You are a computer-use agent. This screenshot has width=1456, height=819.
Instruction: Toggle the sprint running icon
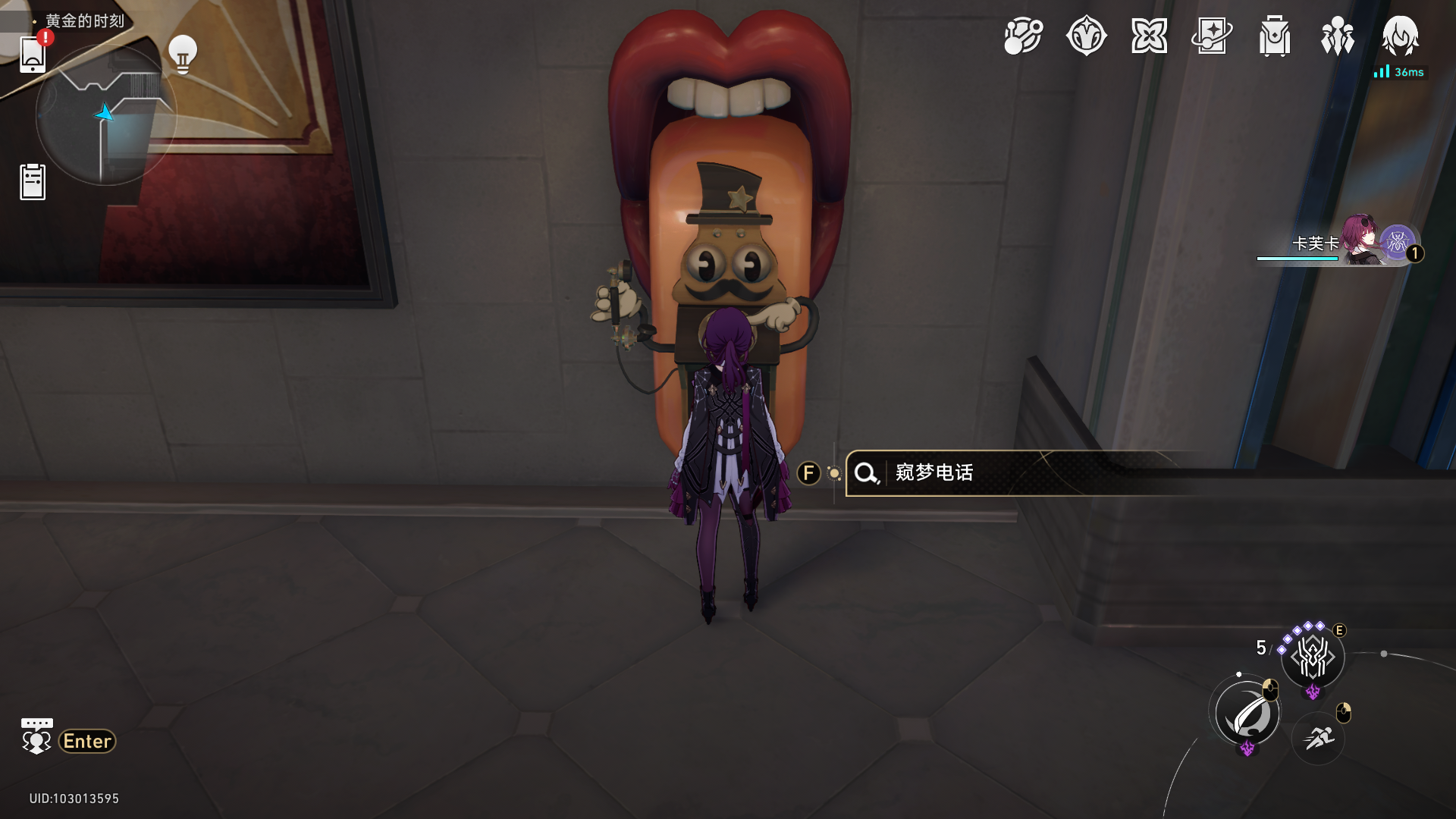tap(1319, 737)
